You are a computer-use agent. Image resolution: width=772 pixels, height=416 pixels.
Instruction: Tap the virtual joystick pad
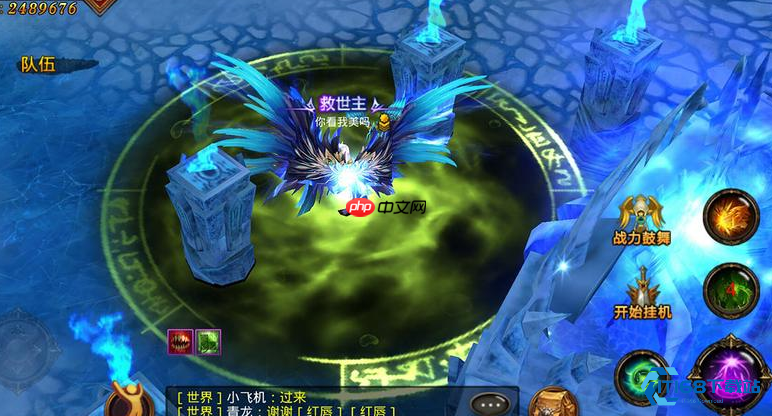tap(27, 345)
